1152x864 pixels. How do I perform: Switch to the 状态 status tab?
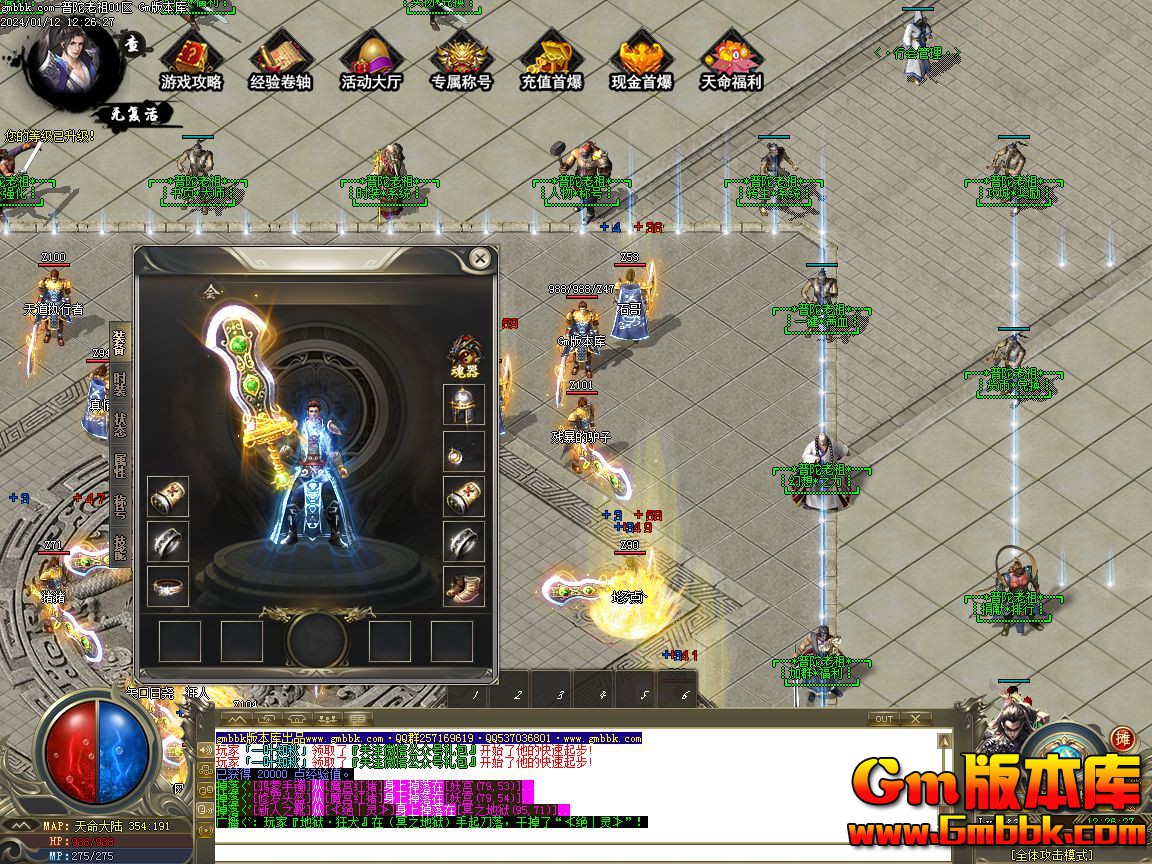(120, 425)
